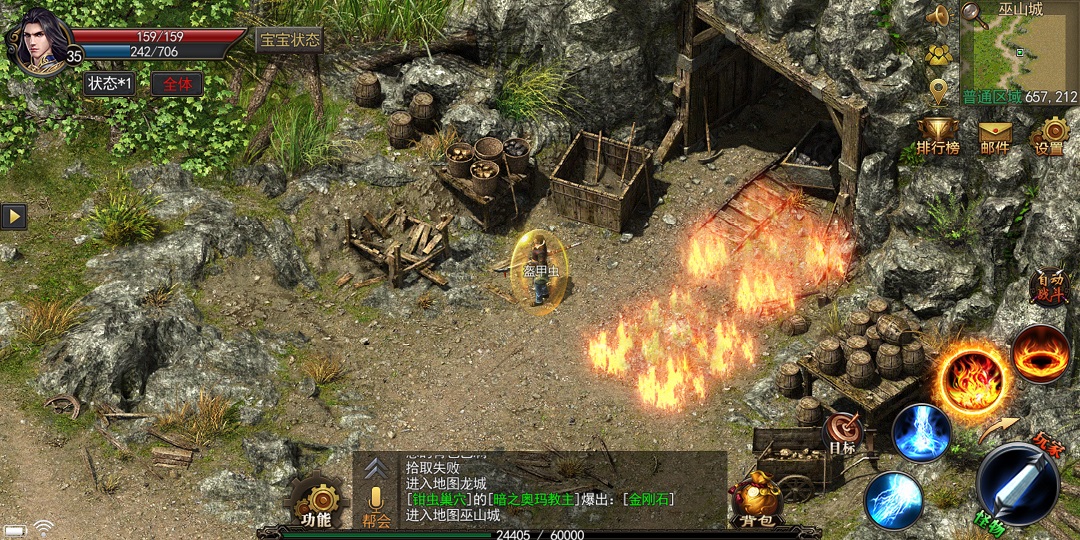Cast the fire ring skill

click(1040, 353)
